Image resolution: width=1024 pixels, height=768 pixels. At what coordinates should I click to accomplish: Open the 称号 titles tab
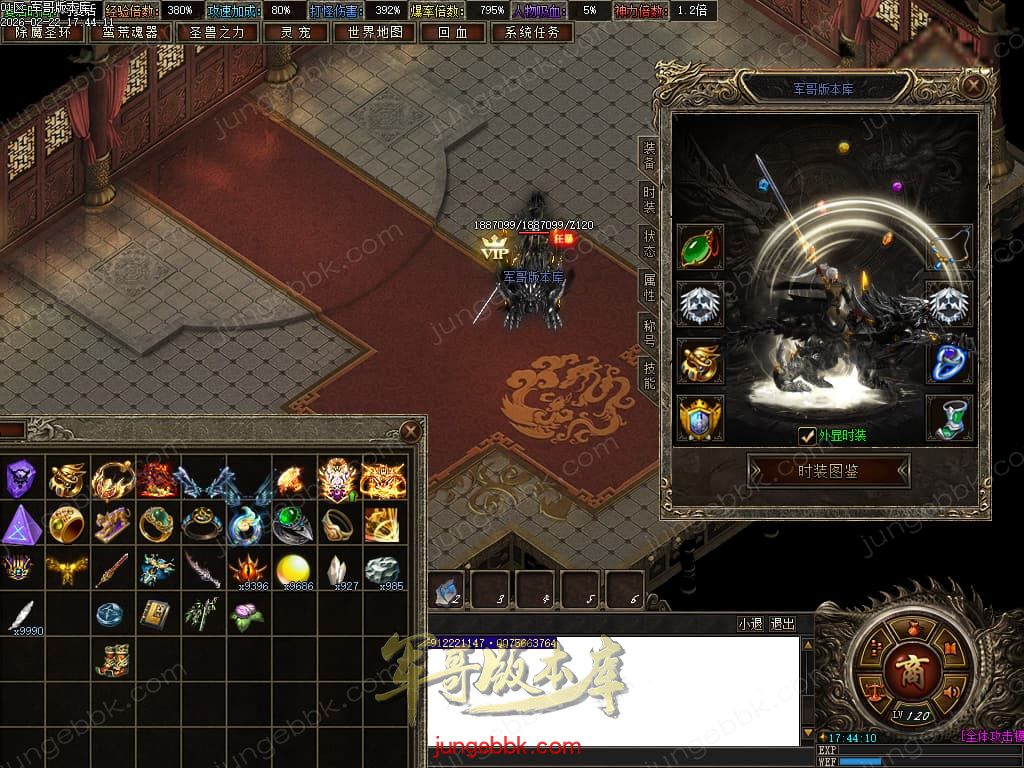click(649, 332)
